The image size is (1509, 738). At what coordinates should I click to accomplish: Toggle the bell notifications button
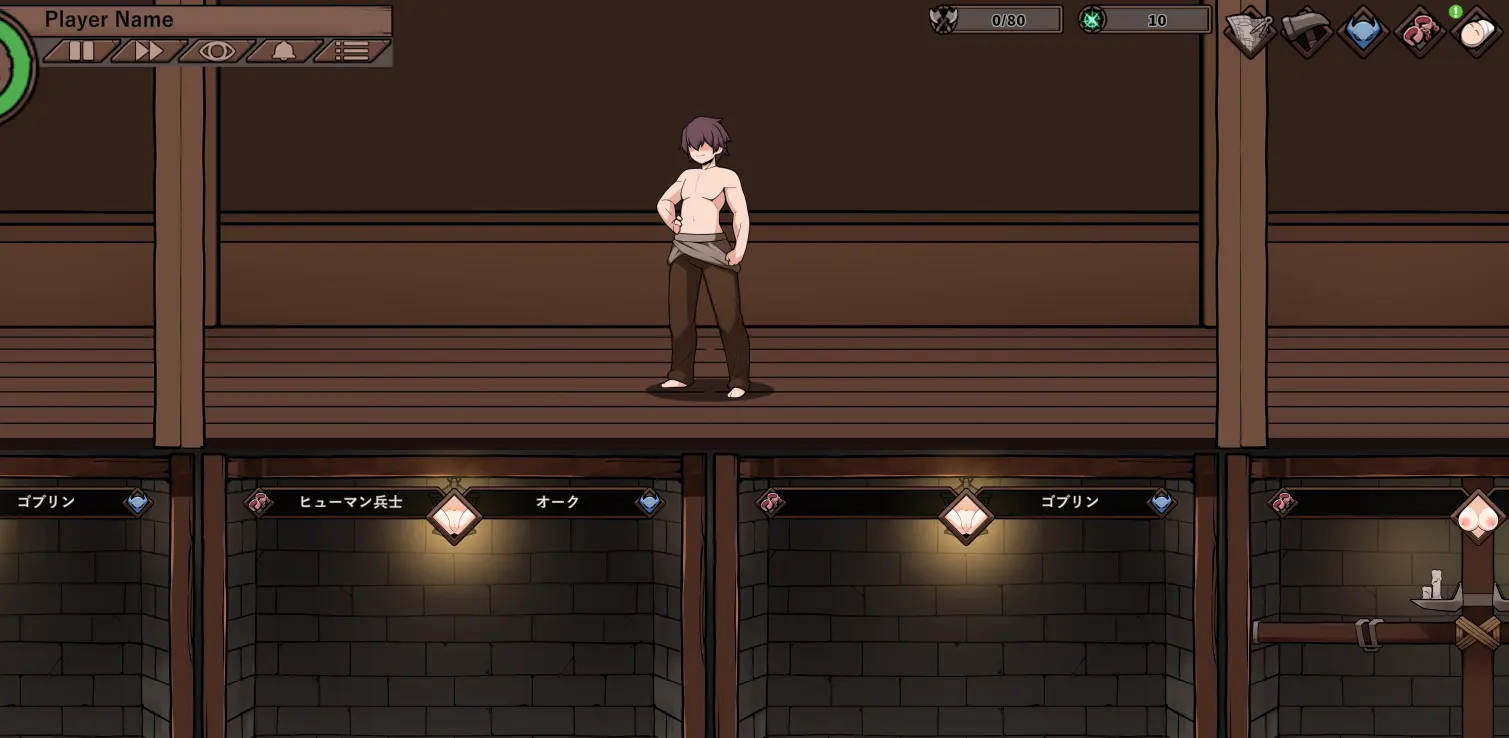283,51
